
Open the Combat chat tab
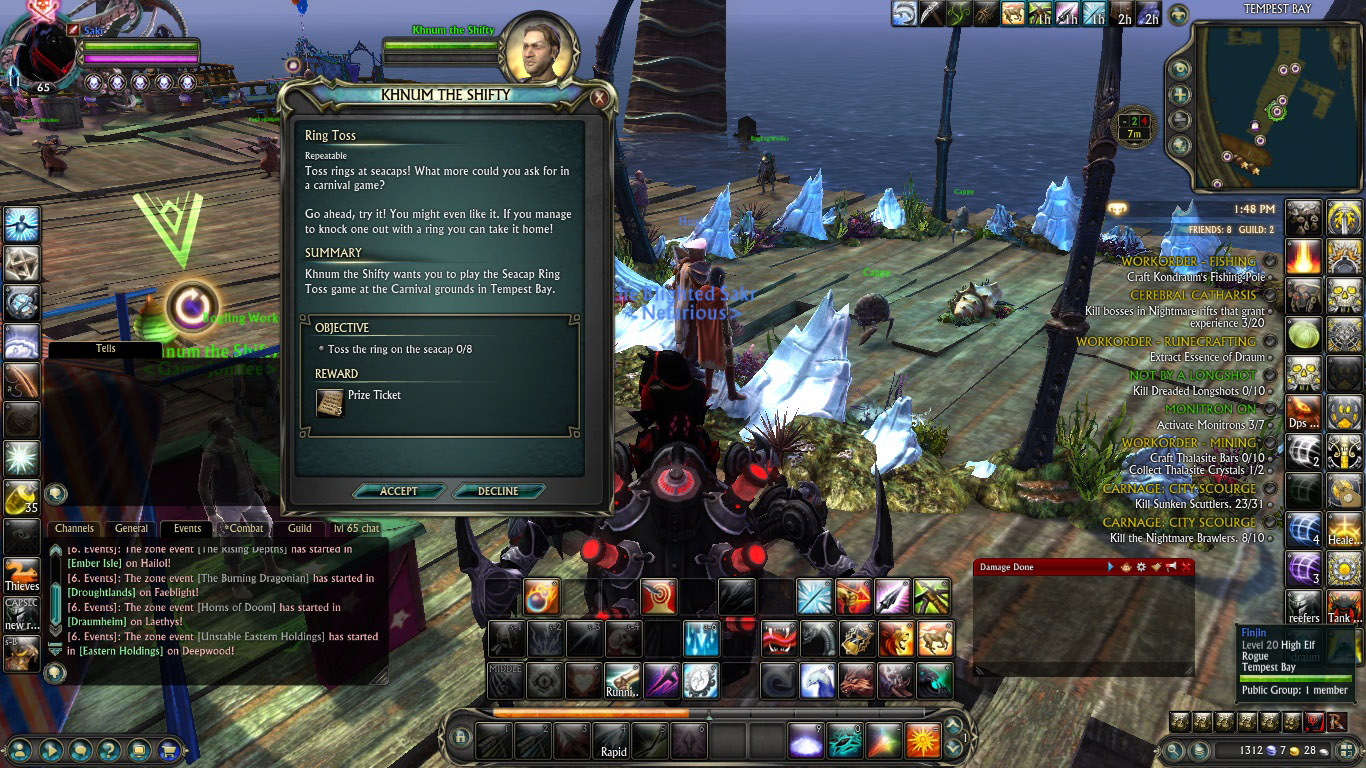coord(245,528)
